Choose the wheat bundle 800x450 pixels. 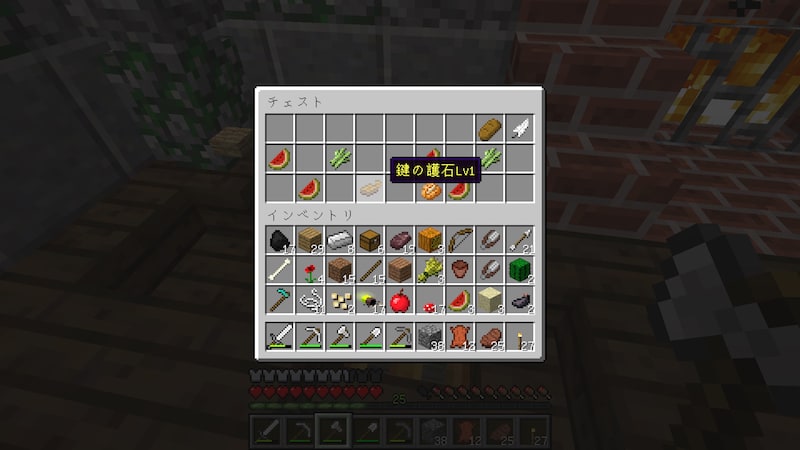coord(430,270)
